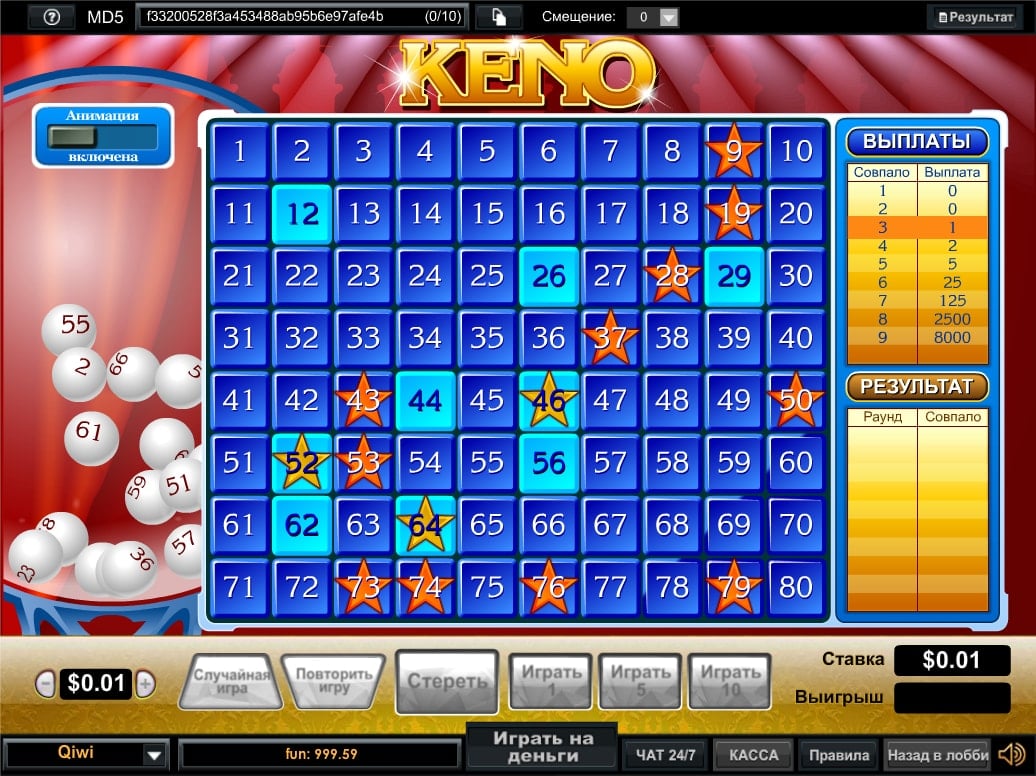Toggle the Анимация switch
The height and width of the screenshot is (776, 1036).
pyautogui.click(x=102, y=136)
